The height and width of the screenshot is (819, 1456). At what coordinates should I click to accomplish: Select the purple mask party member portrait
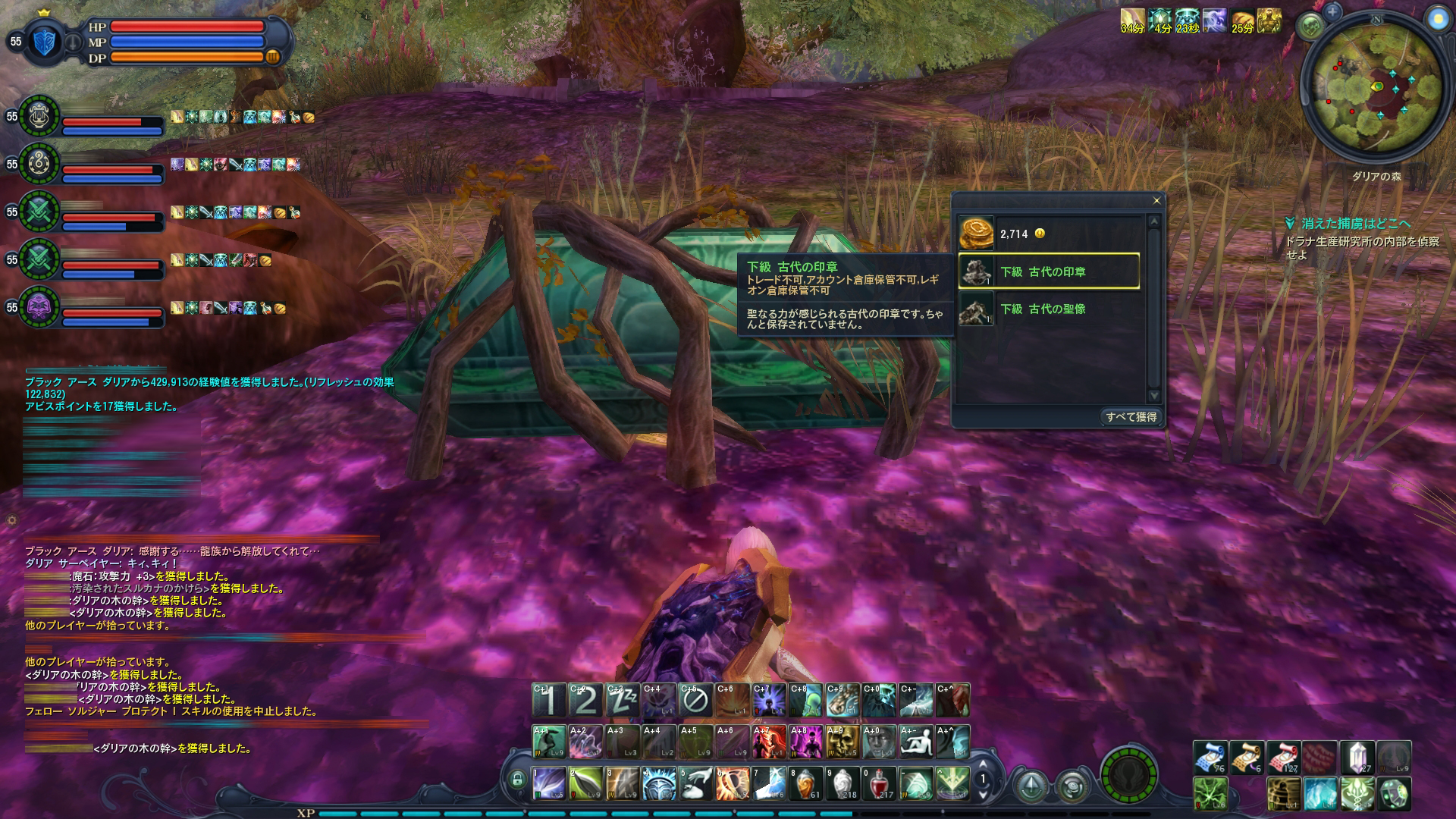point(39,307)
